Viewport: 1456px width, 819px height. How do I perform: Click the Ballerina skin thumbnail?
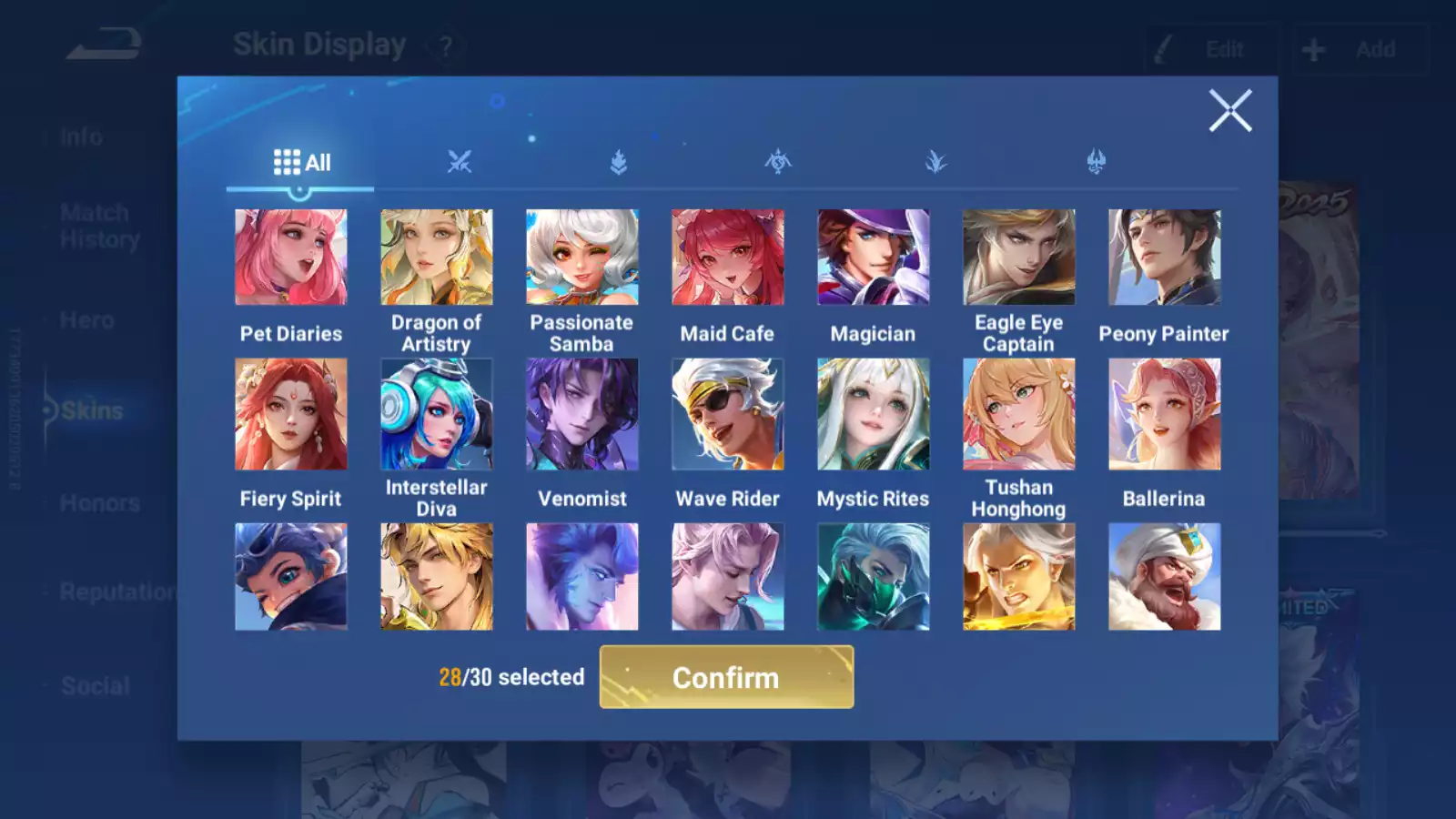(x=1164, y=412)
